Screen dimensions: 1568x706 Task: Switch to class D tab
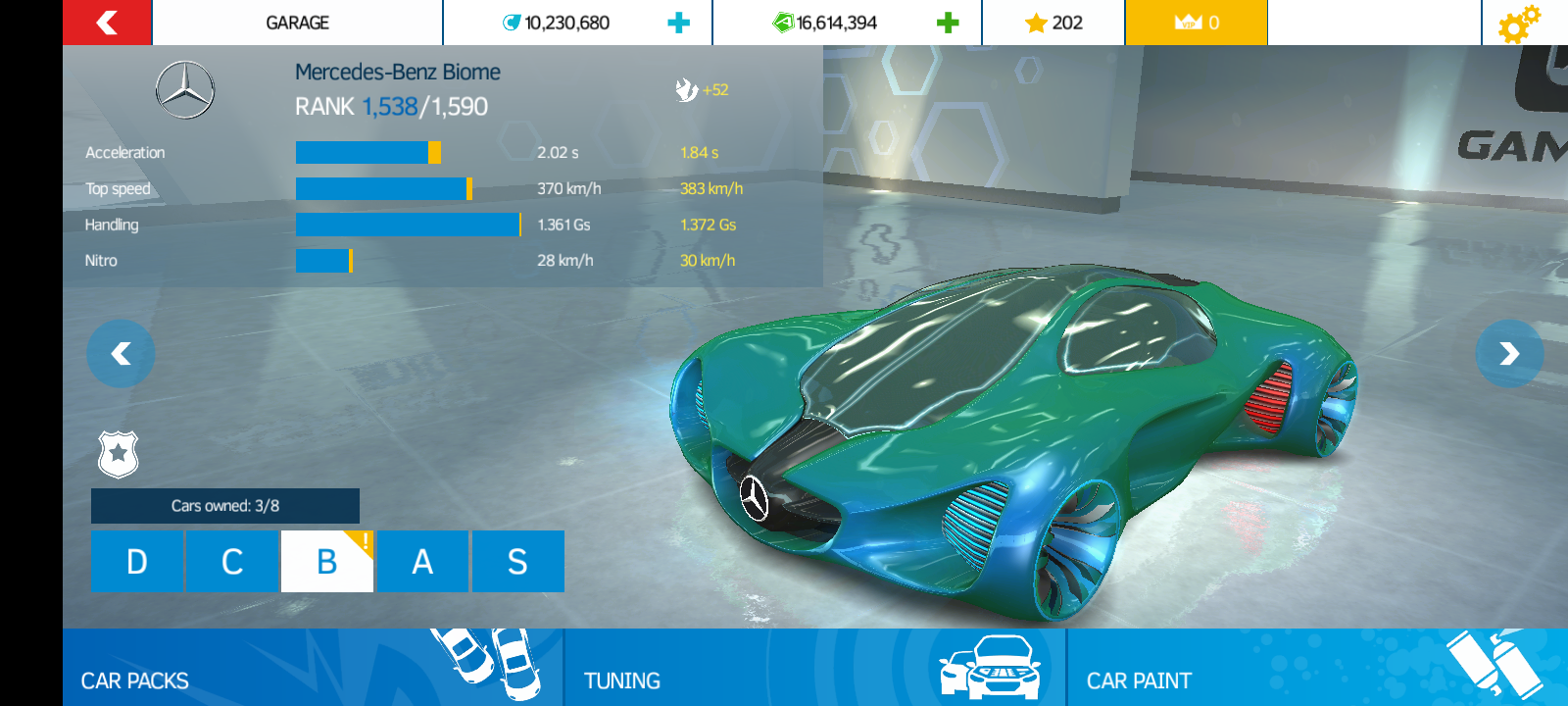click(137, 561)
